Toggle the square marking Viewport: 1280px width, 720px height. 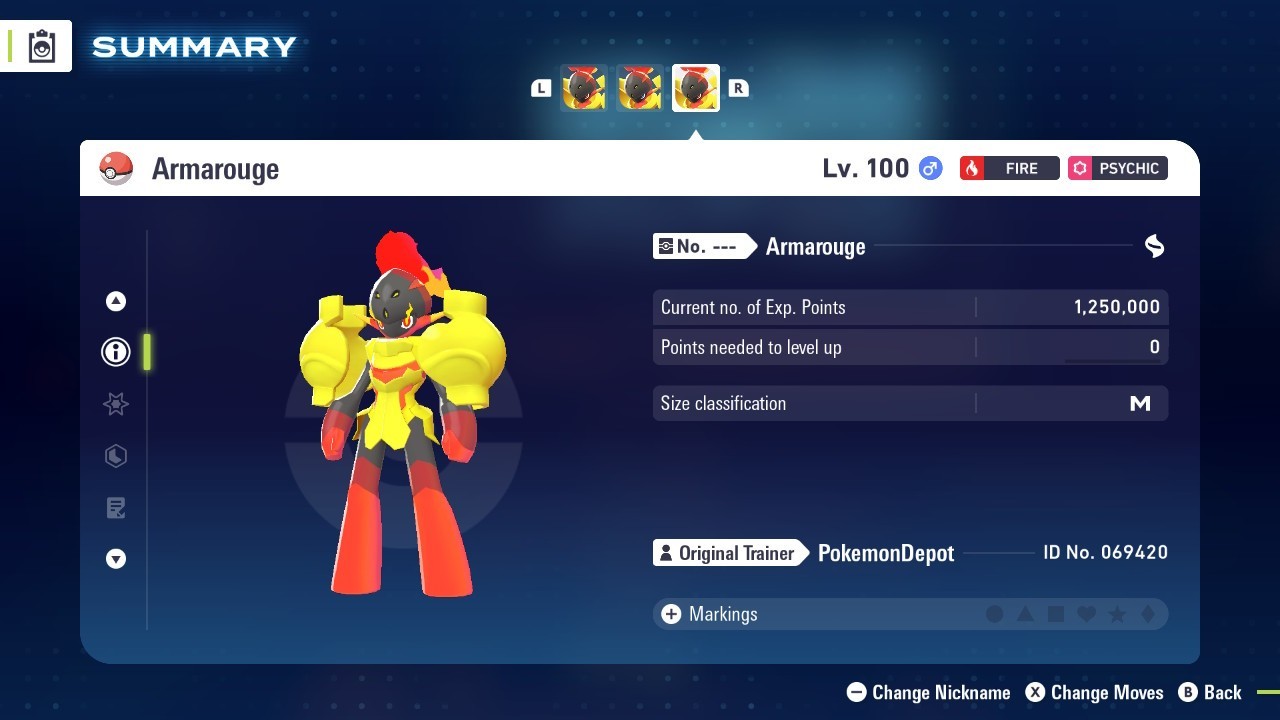click(x=1056, y=614)
